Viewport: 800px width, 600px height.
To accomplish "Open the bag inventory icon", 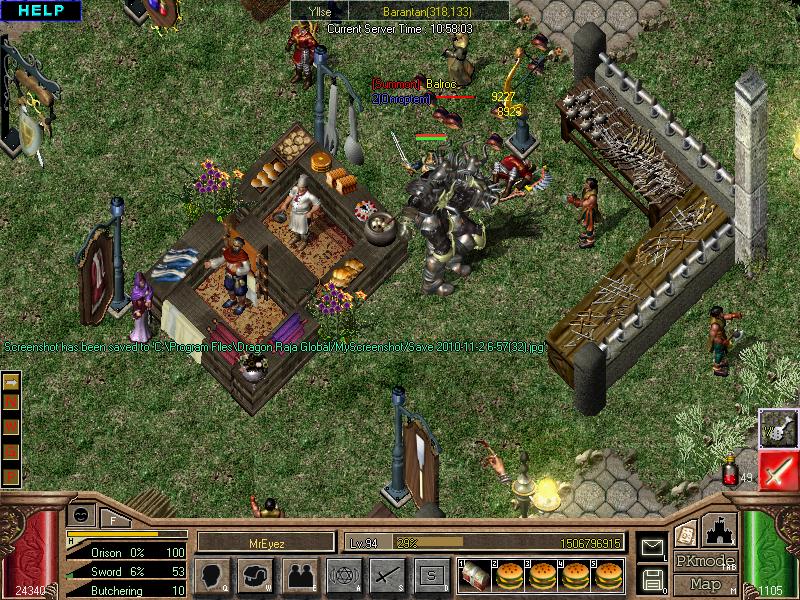I will tap(257, 574).
